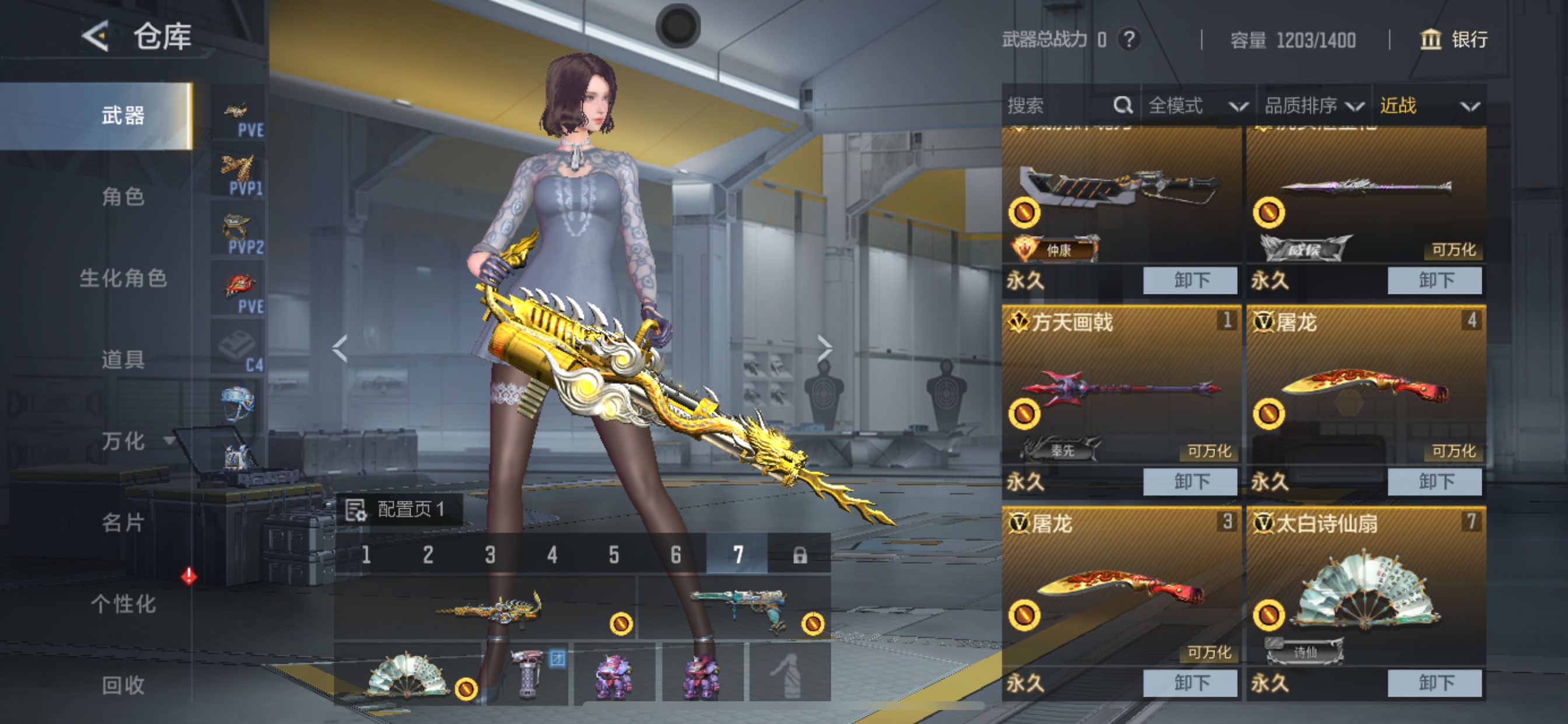This screenshot has width=1568, height=724.
Task: Select the 道具 category
Action: coord(123,360)
